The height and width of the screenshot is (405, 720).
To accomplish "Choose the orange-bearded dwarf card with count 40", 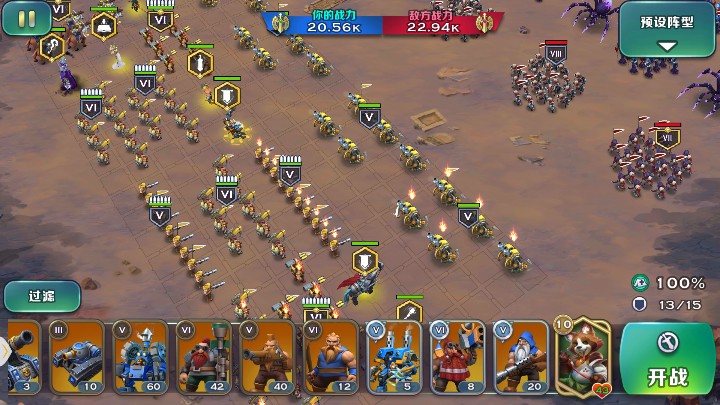I will [267, 357].
